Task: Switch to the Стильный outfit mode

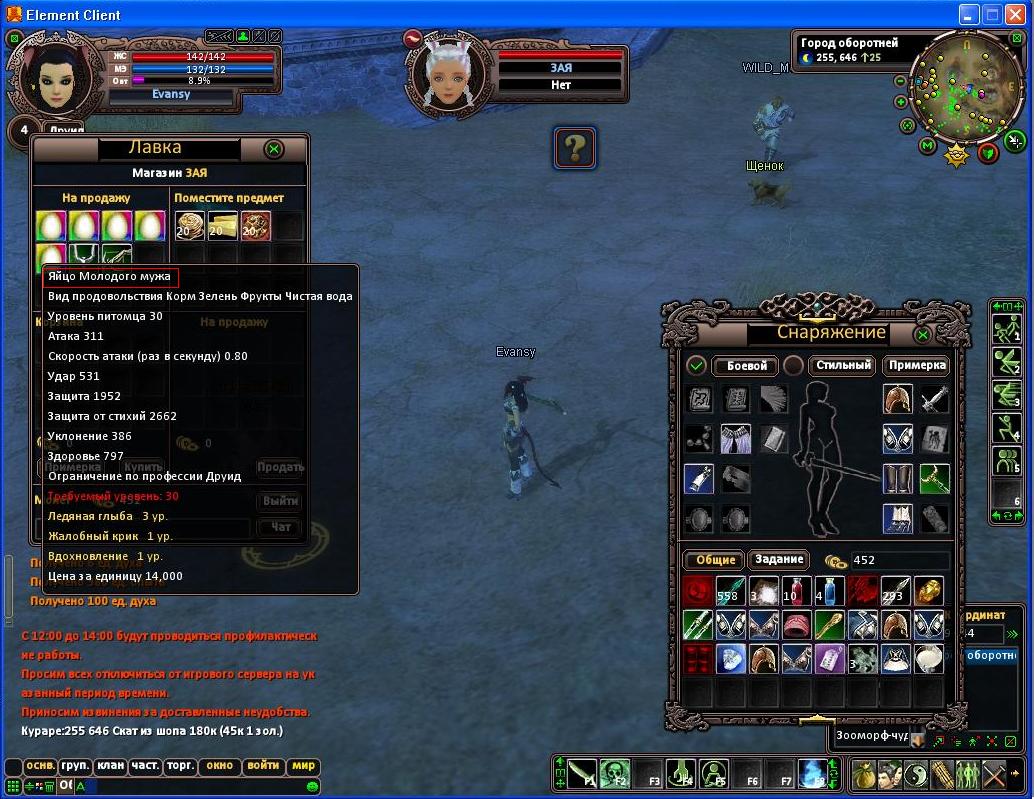Action: coord(843,366)
